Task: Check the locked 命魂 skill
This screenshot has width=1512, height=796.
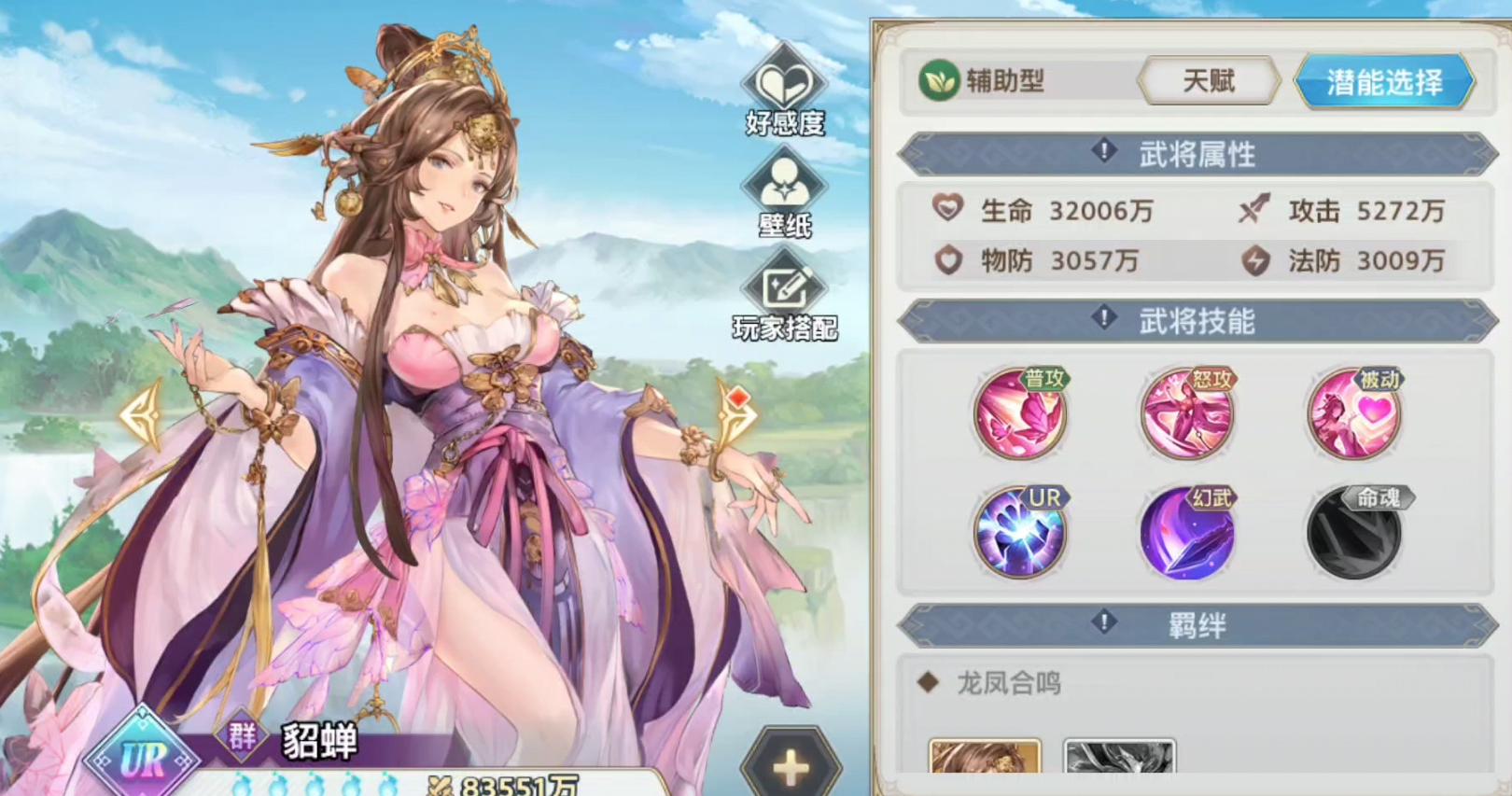Action: coord(1354,533)
